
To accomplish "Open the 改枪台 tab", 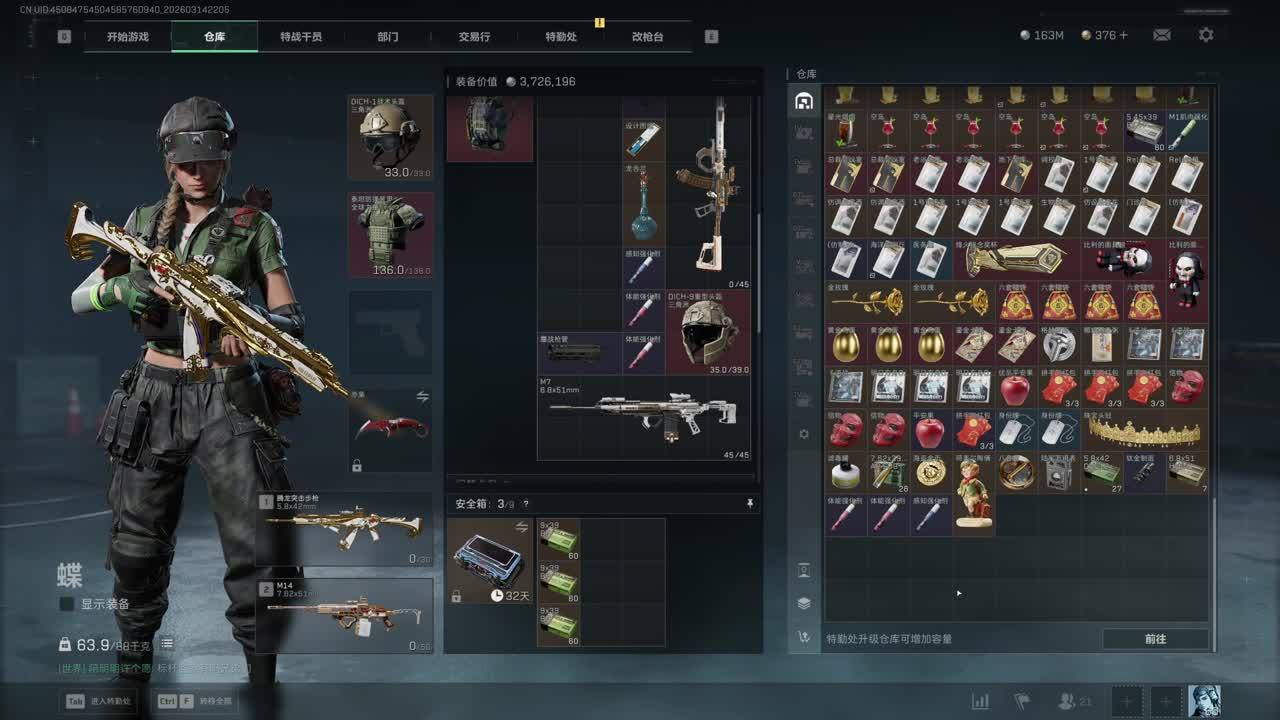I will (x=647, y=37).
